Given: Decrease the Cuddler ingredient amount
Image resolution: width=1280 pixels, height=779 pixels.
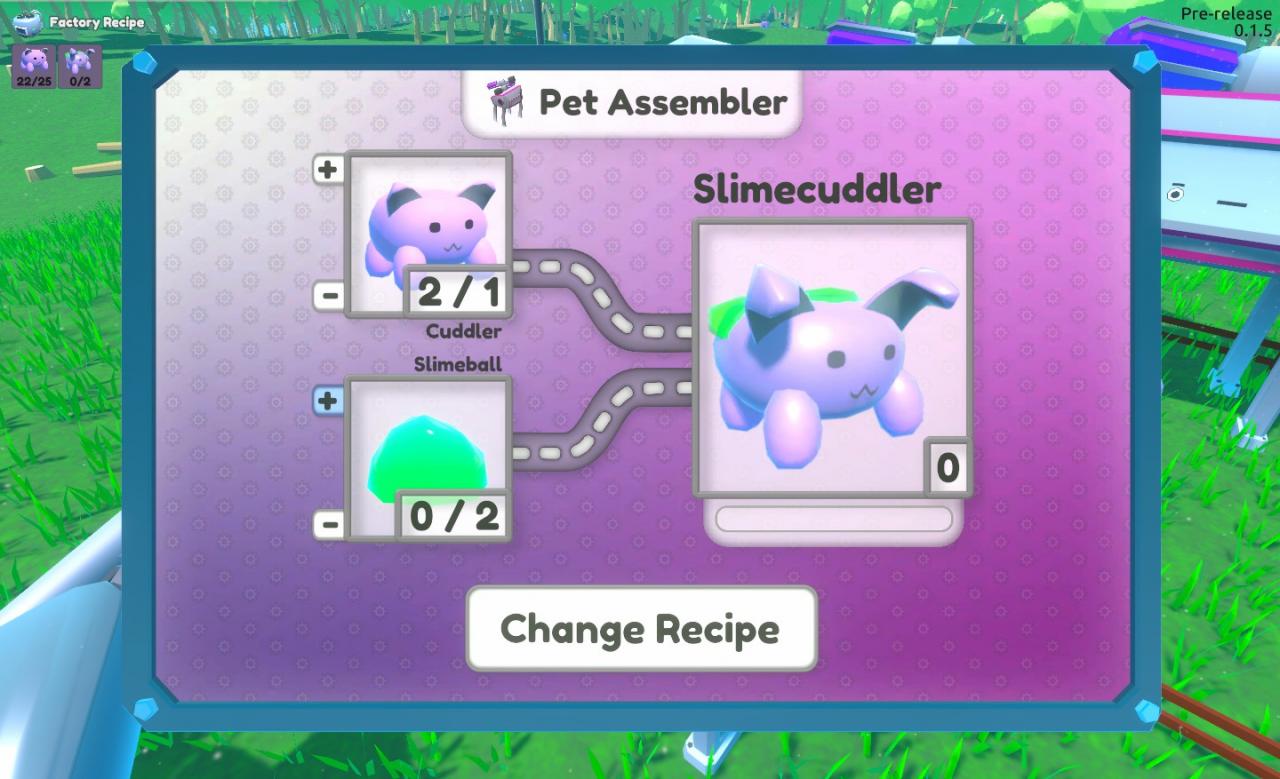Looking at the screenshot, I should 329,295.
